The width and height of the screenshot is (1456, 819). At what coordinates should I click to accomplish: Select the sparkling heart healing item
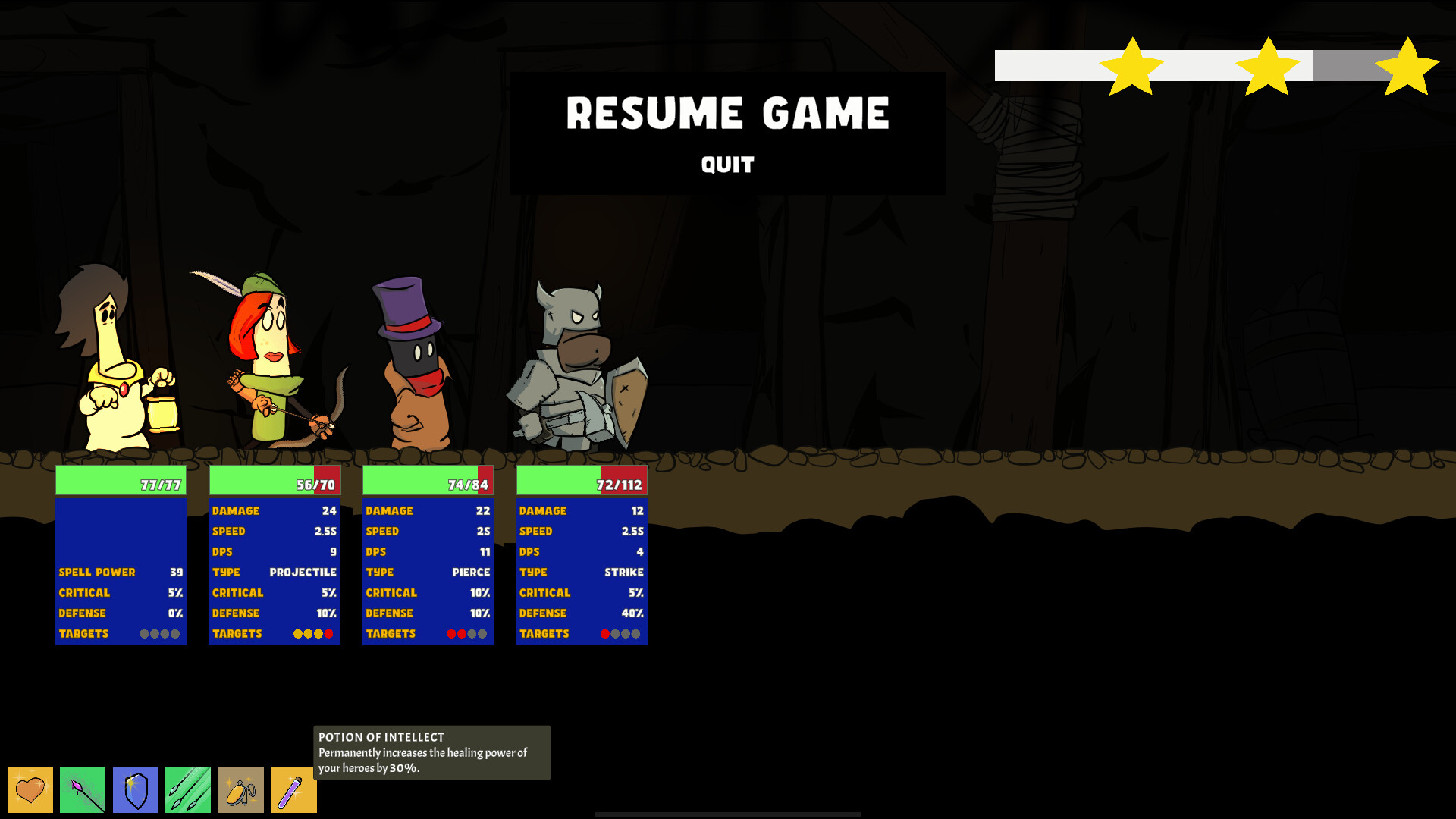[30, 789]
